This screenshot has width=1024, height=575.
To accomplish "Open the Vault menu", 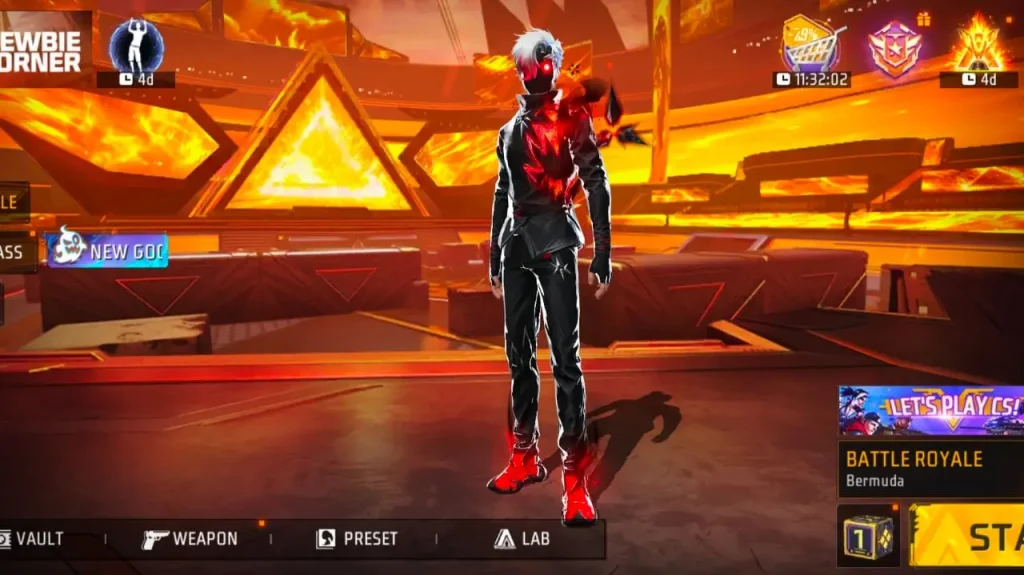I will pyautogui.click(x=32, y=539).
